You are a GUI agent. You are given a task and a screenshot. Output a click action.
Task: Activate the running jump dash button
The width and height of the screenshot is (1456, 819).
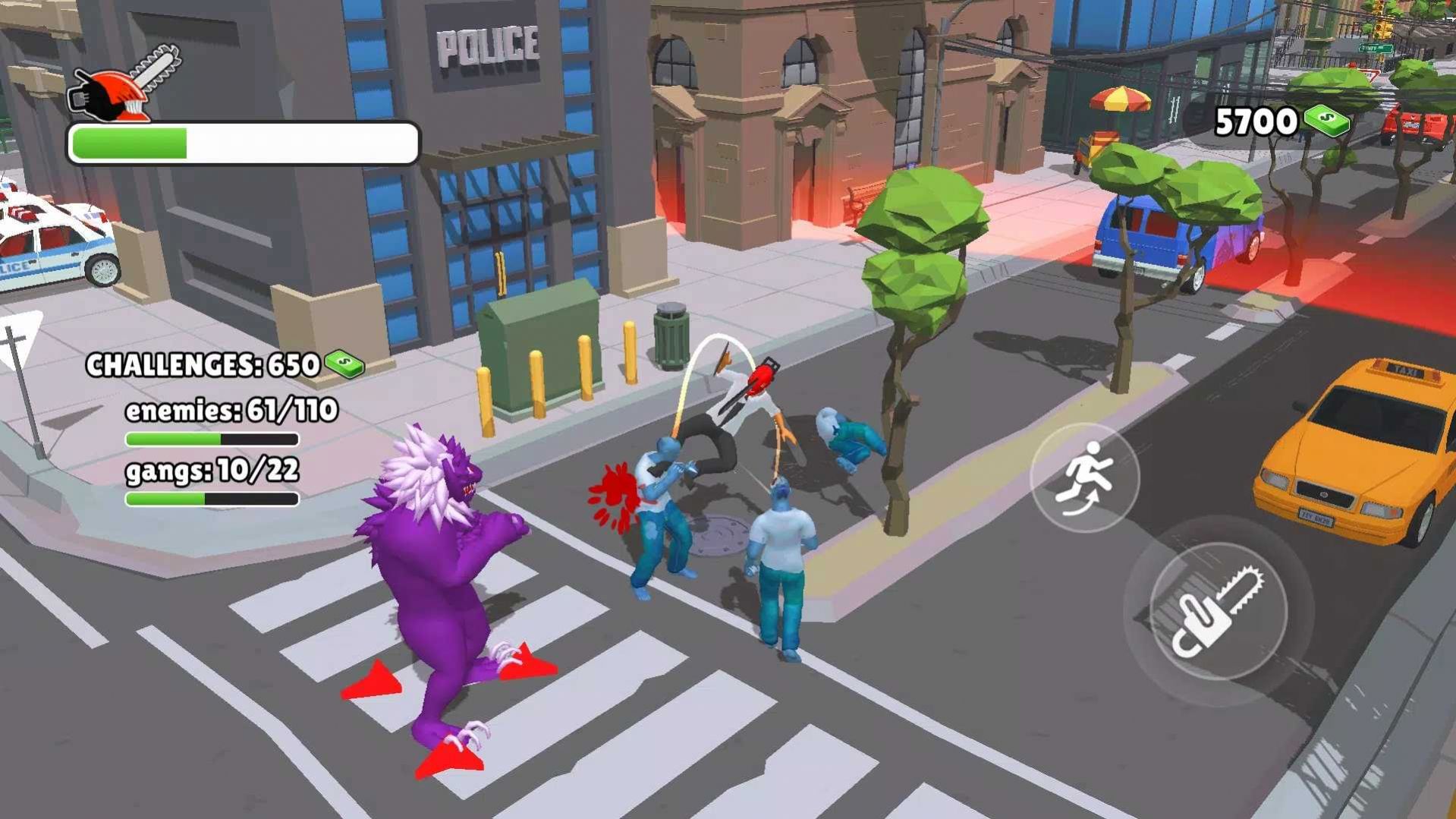pyautogui.click(x=1084, y=477)
